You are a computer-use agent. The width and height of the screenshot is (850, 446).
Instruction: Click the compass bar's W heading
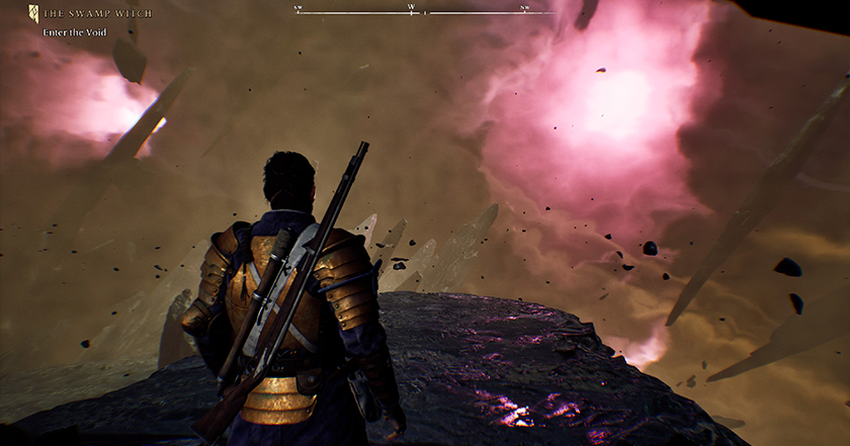click(x=411, y=8)
